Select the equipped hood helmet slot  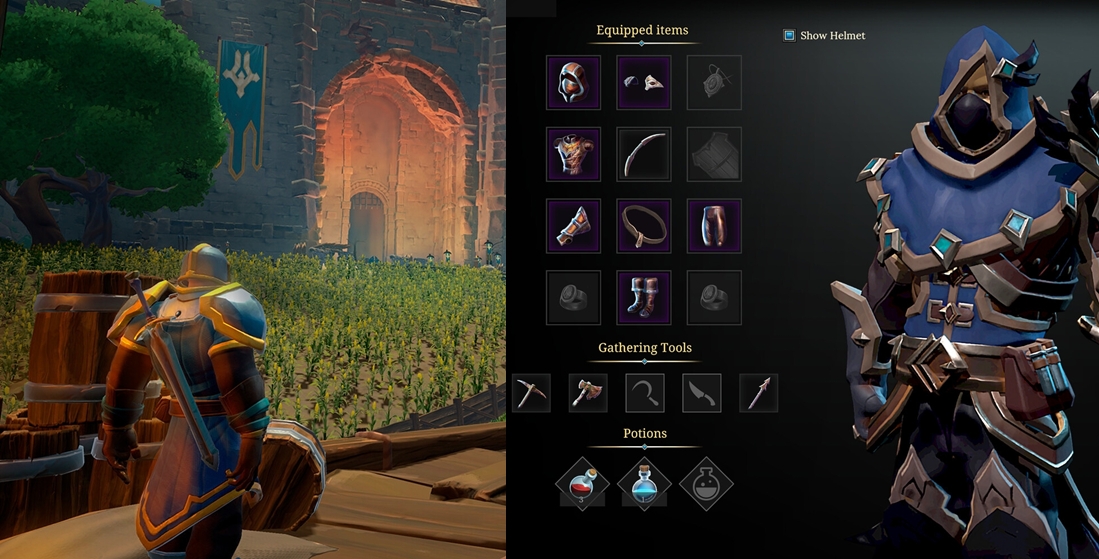pyautogui.click(x=573, y=82)
